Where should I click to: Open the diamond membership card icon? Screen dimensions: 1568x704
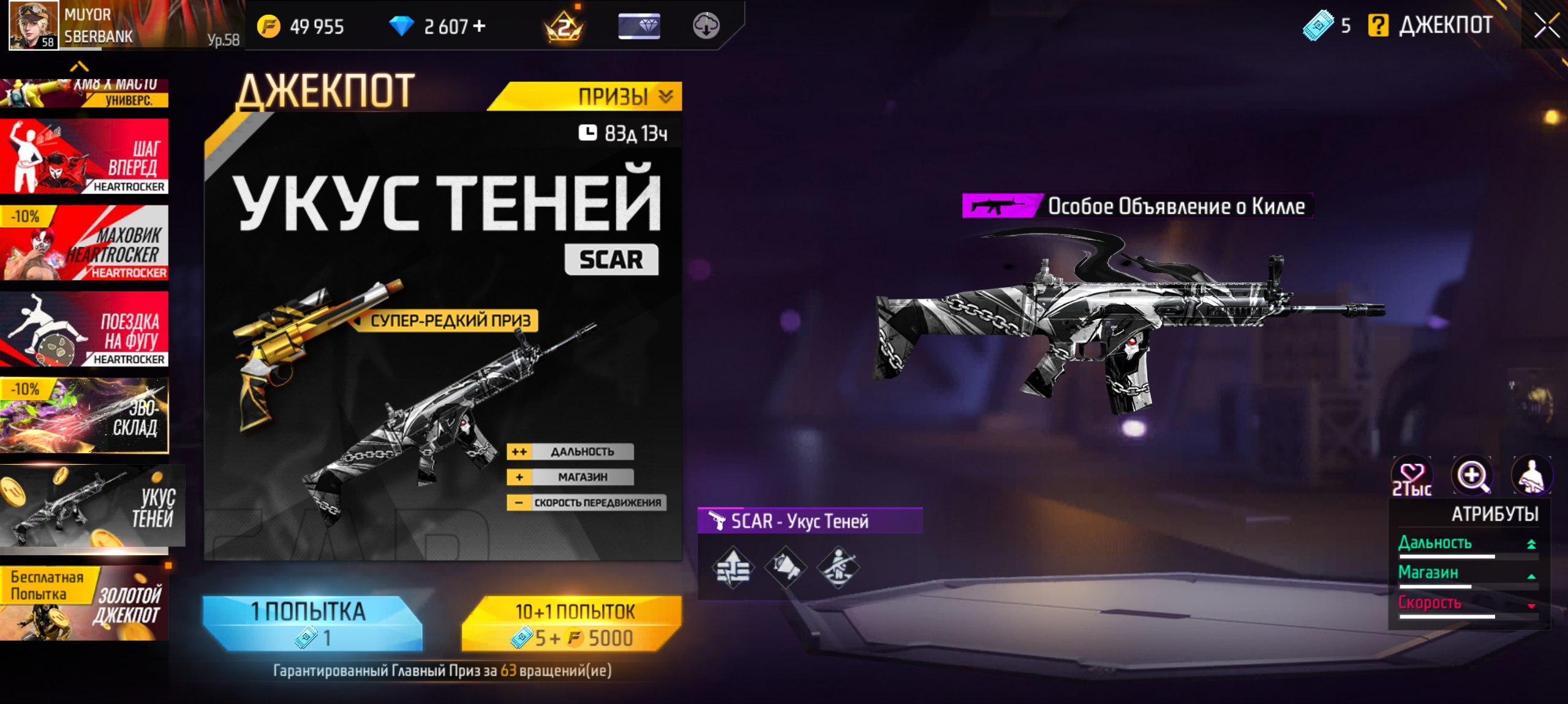[639, 26]
